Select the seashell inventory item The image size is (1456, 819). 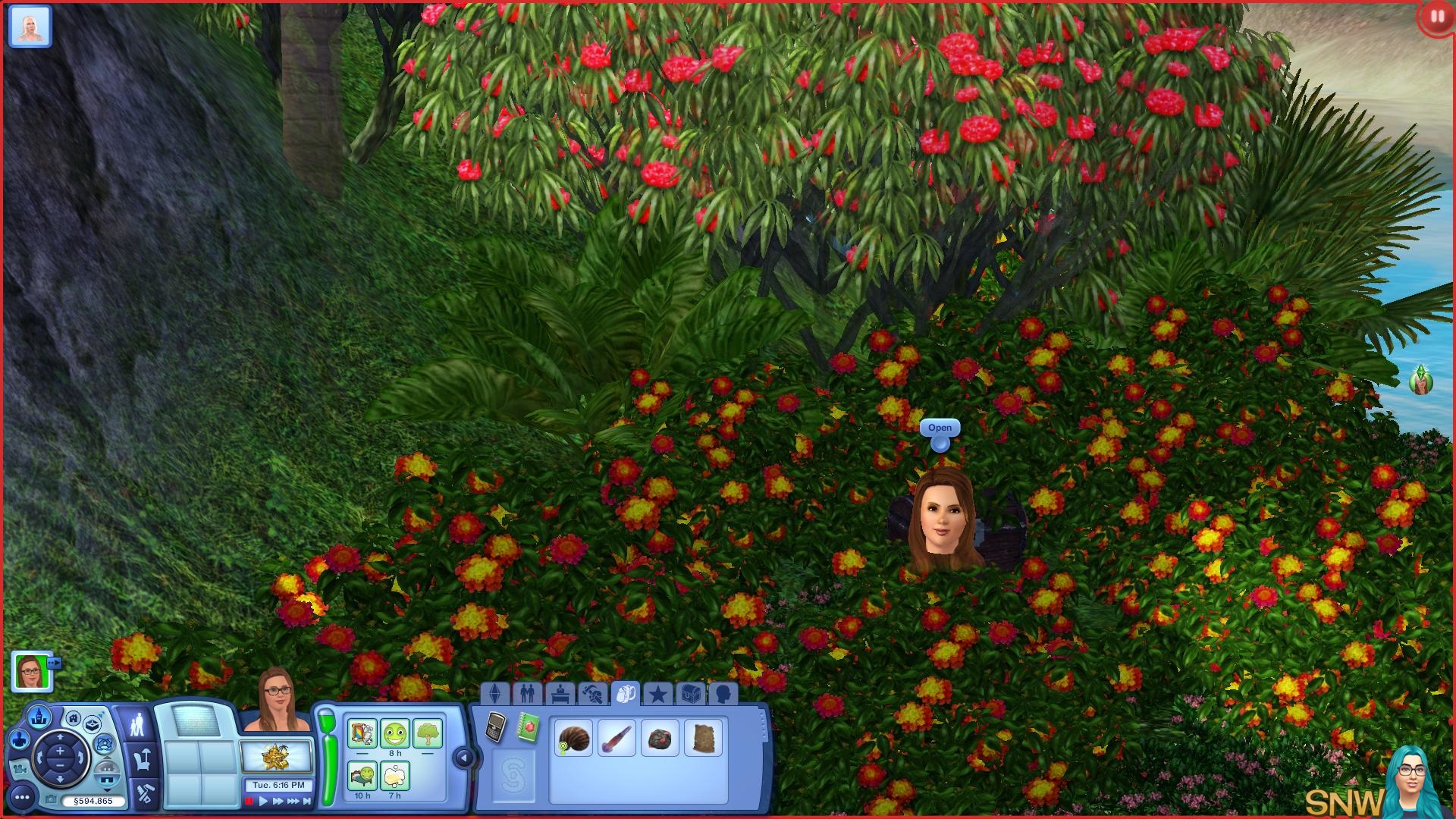click(x=573, y=738)
